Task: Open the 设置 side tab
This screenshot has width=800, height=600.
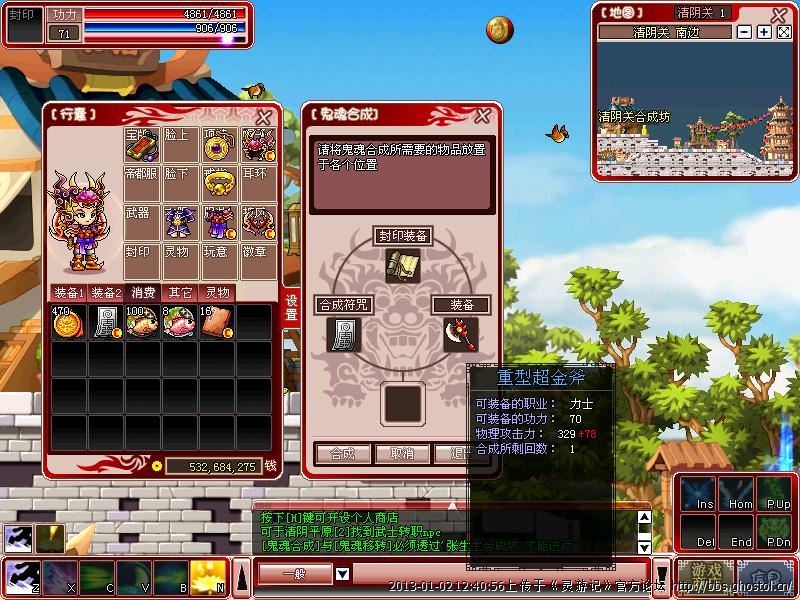Action: (x=291, y=308)
